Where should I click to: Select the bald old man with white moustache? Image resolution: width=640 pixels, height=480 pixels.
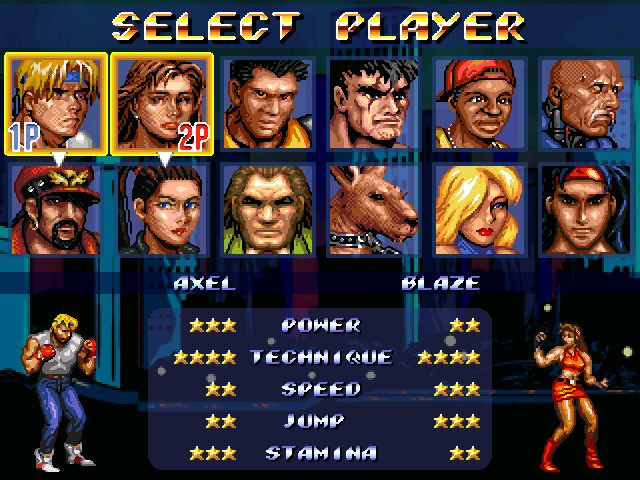point(586,103)
